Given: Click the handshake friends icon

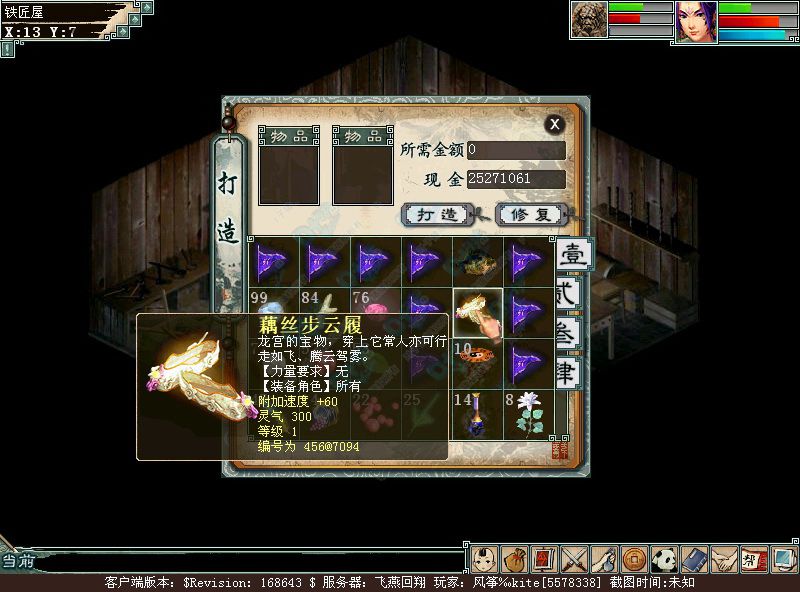Looking at the screenshot, I should click(x=724, y=558).
